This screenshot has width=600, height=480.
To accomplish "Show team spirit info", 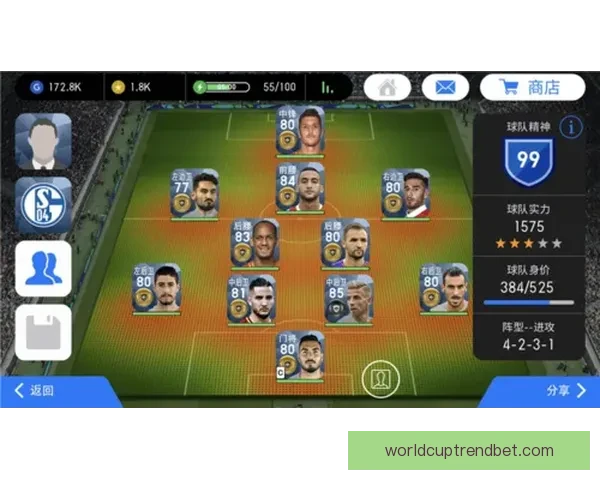I will (570, 127).
